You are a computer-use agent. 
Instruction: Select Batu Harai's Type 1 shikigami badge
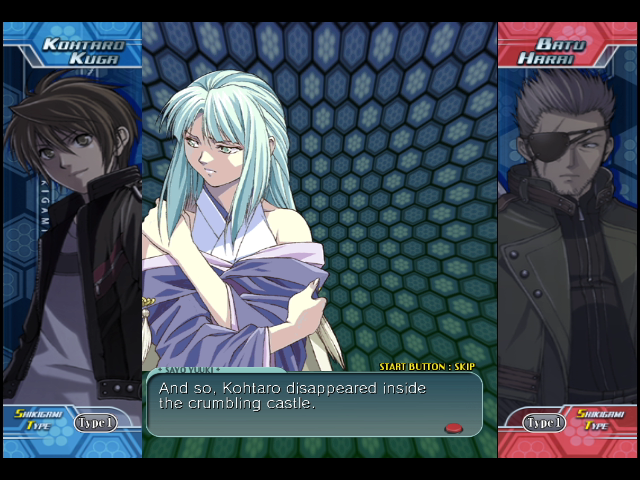pyautogui.click(x=545, y=422)
